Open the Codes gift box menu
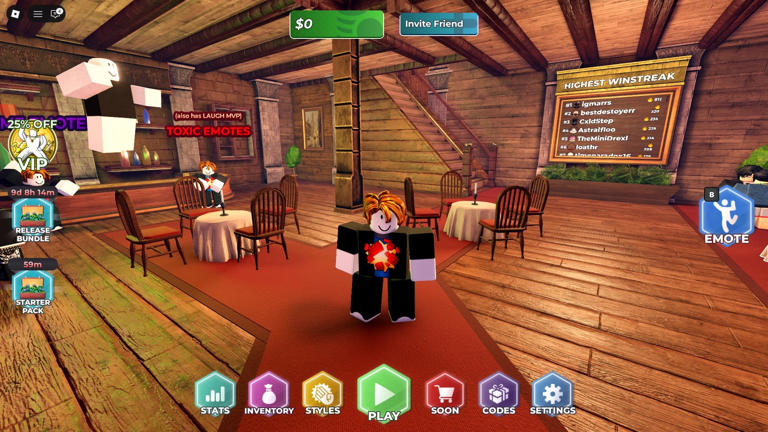Screen dimensions: 768x432 point(499,393)
